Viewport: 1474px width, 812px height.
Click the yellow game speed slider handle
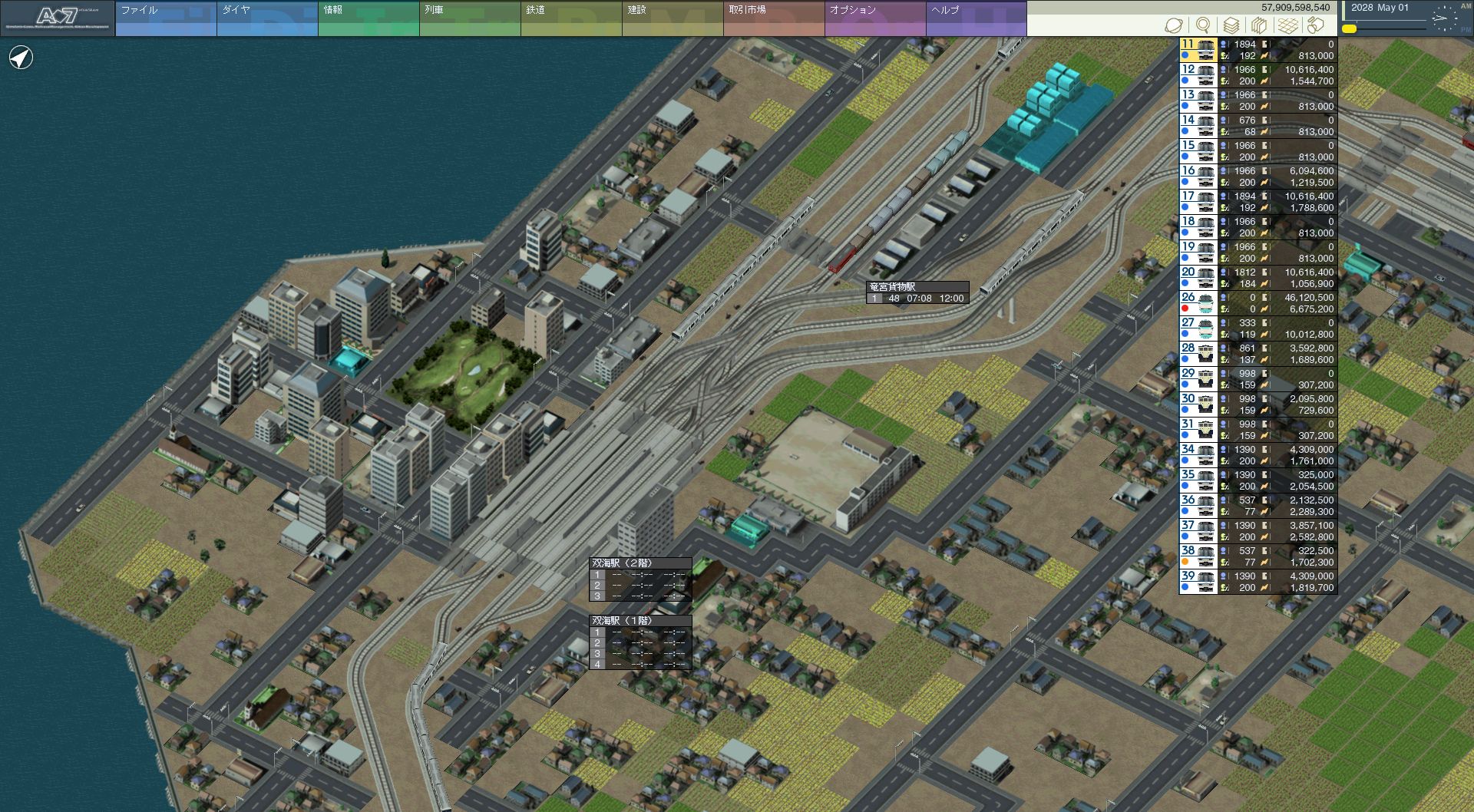point(1349,29)
